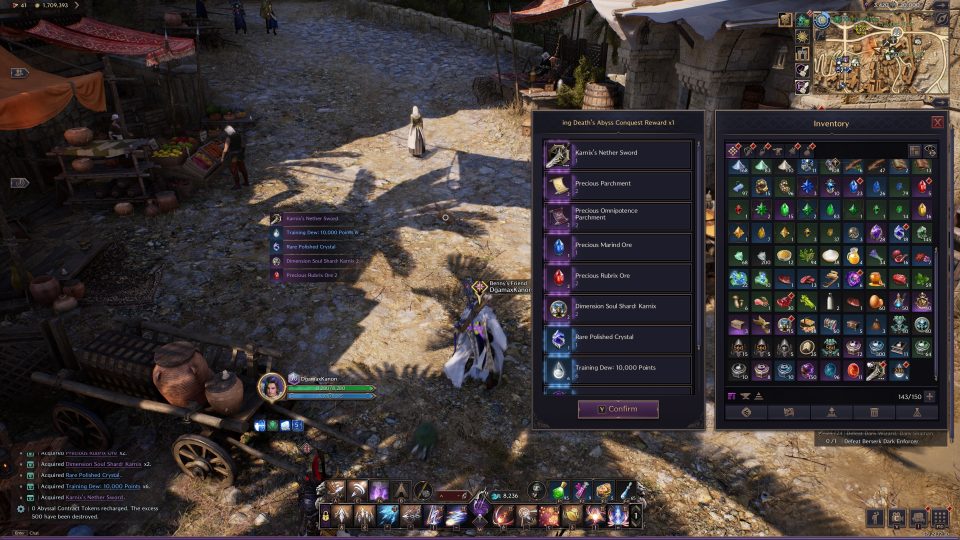Click the inventory trash can button

[874, 412]
